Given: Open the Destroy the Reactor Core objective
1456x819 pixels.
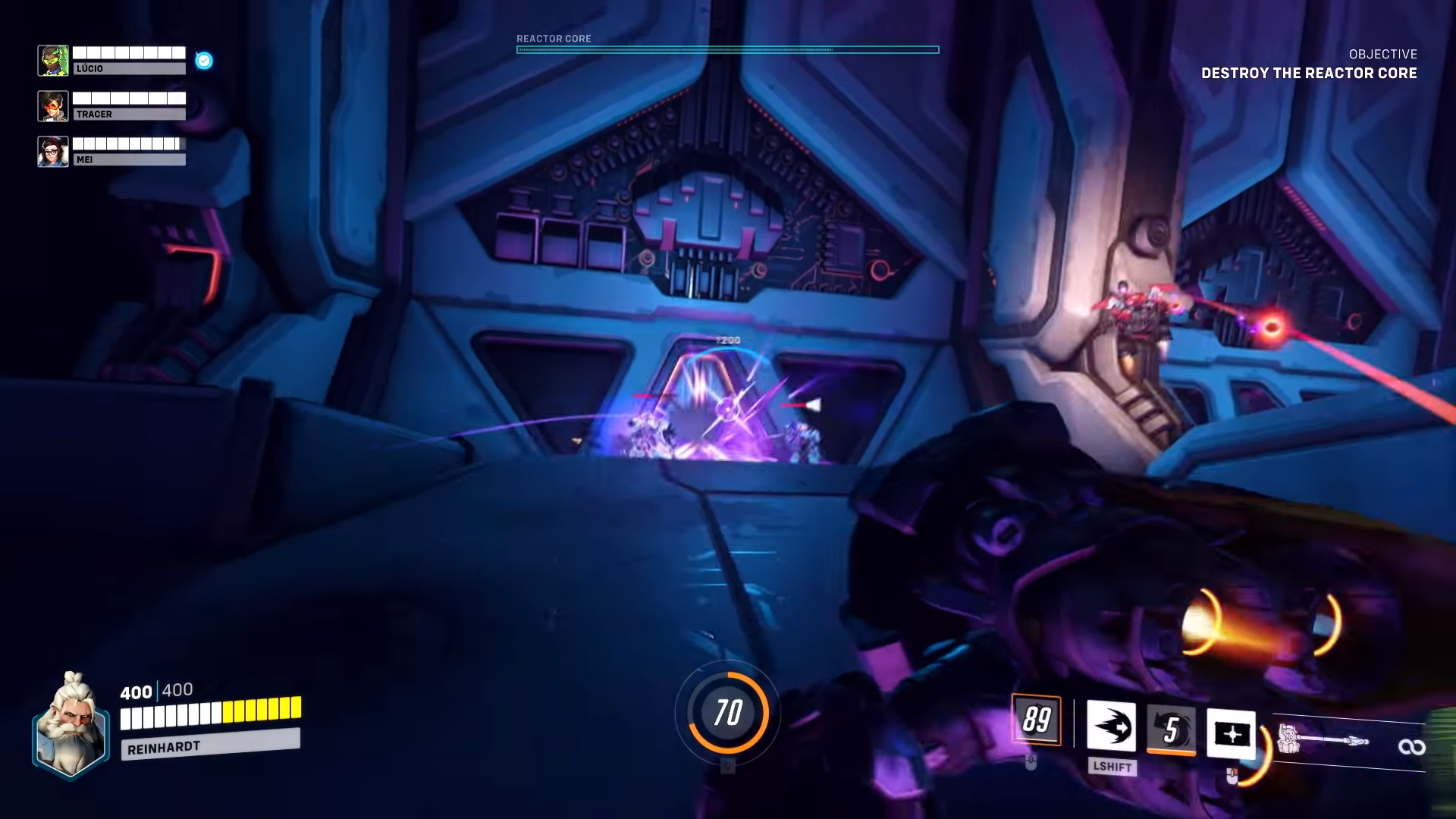Looking at the screenshot, I should coord(1308,73).
